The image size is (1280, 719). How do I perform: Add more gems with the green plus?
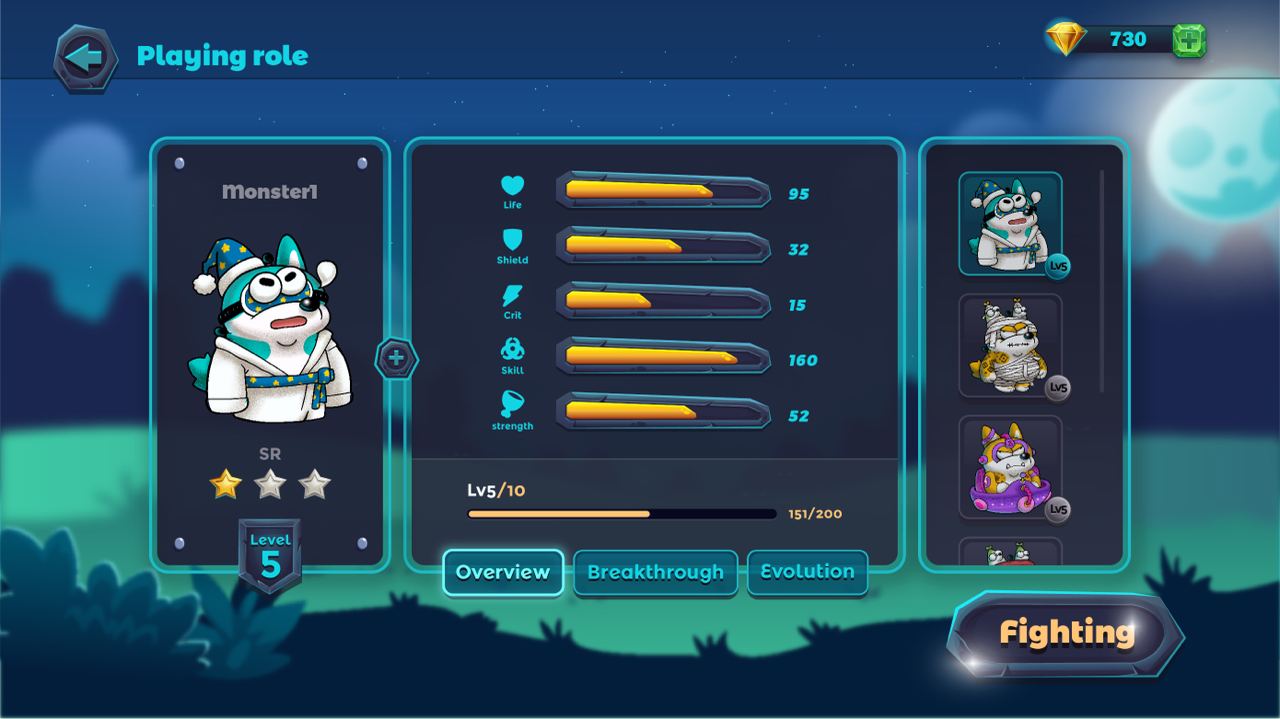point(1189,40)
